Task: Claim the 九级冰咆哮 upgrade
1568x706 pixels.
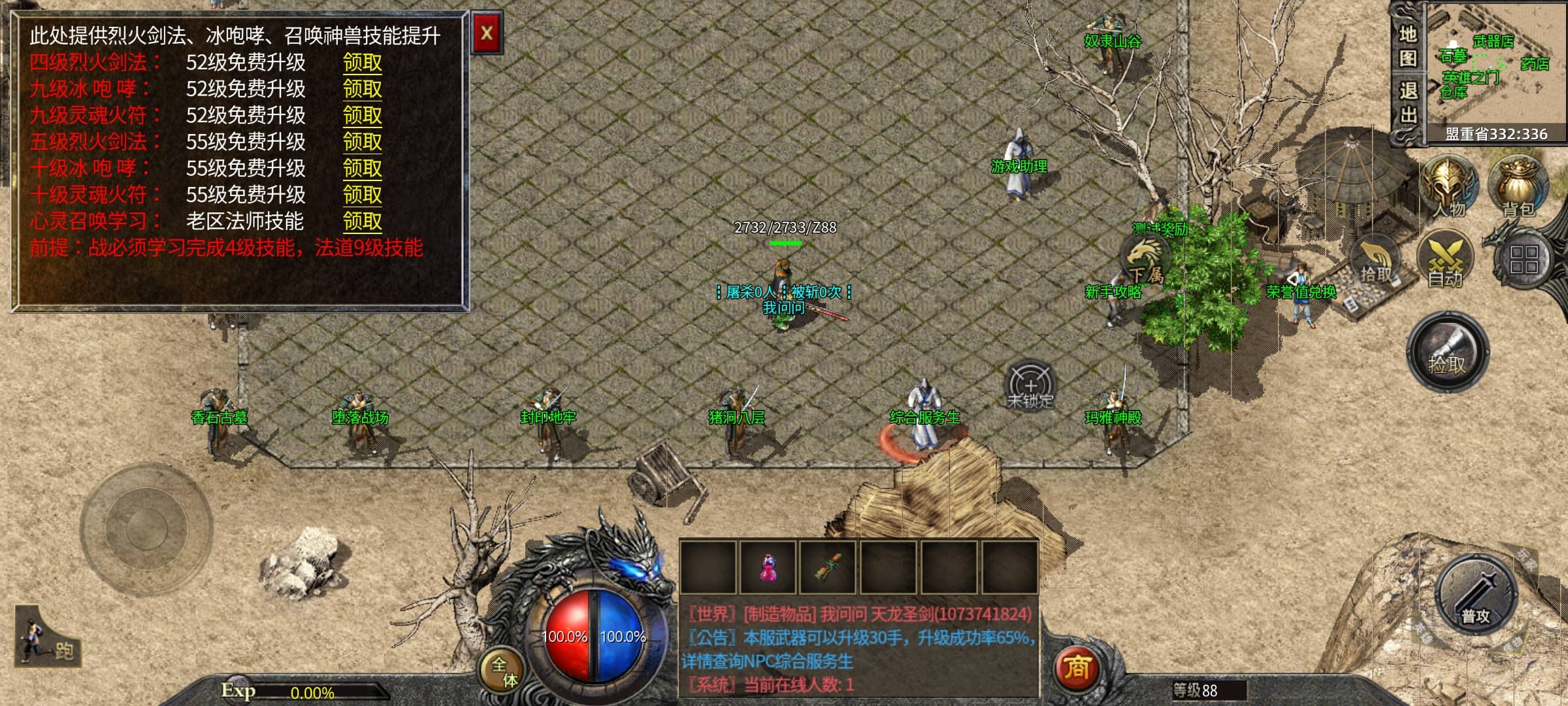Action: (x=363, y=89)
